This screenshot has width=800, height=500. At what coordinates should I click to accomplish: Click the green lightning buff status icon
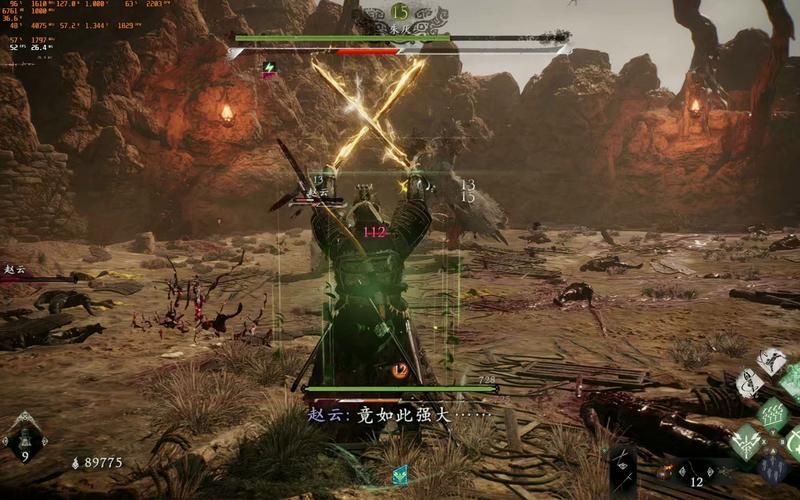tap(269, 68)
